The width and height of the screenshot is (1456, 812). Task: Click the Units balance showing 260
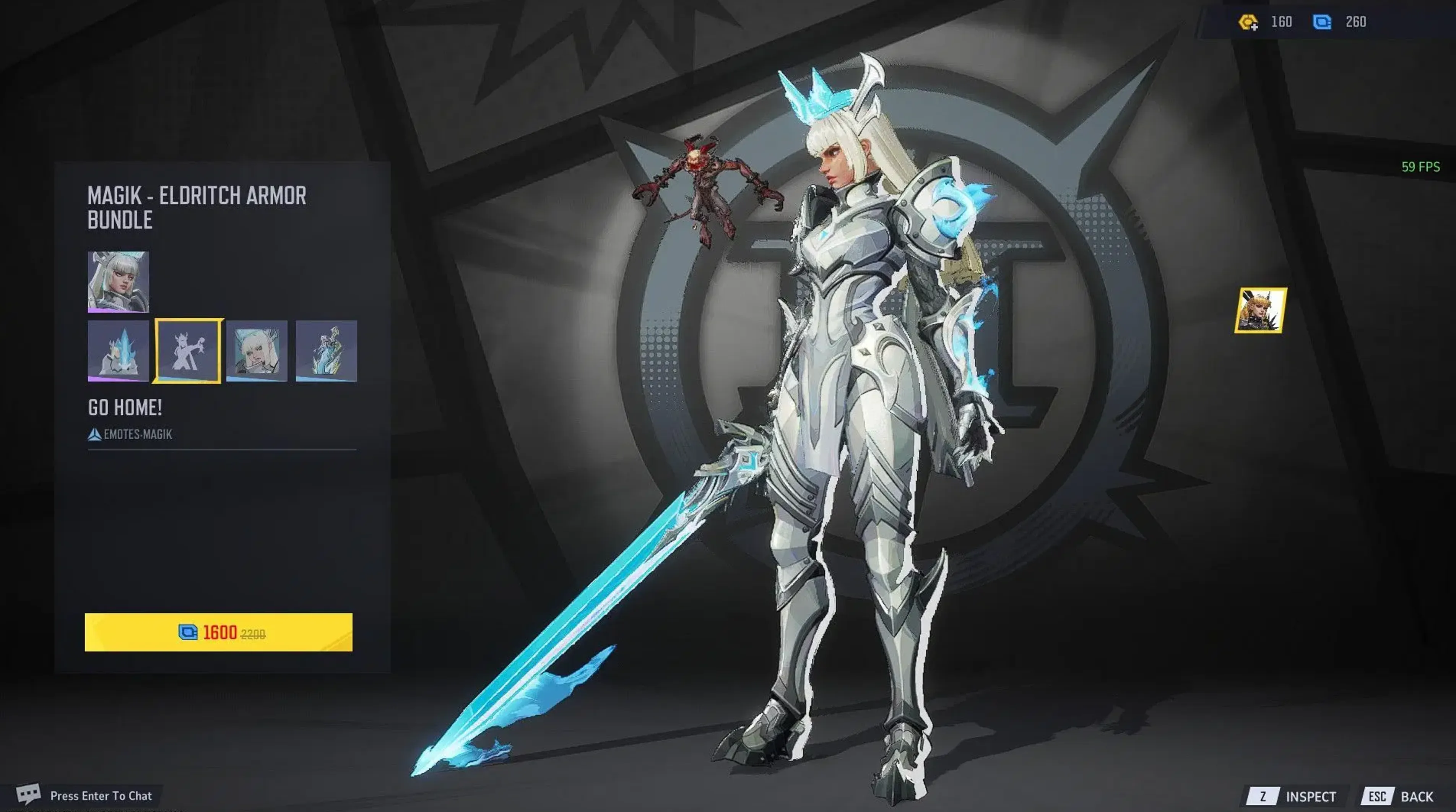click(x=1354, y=21)
